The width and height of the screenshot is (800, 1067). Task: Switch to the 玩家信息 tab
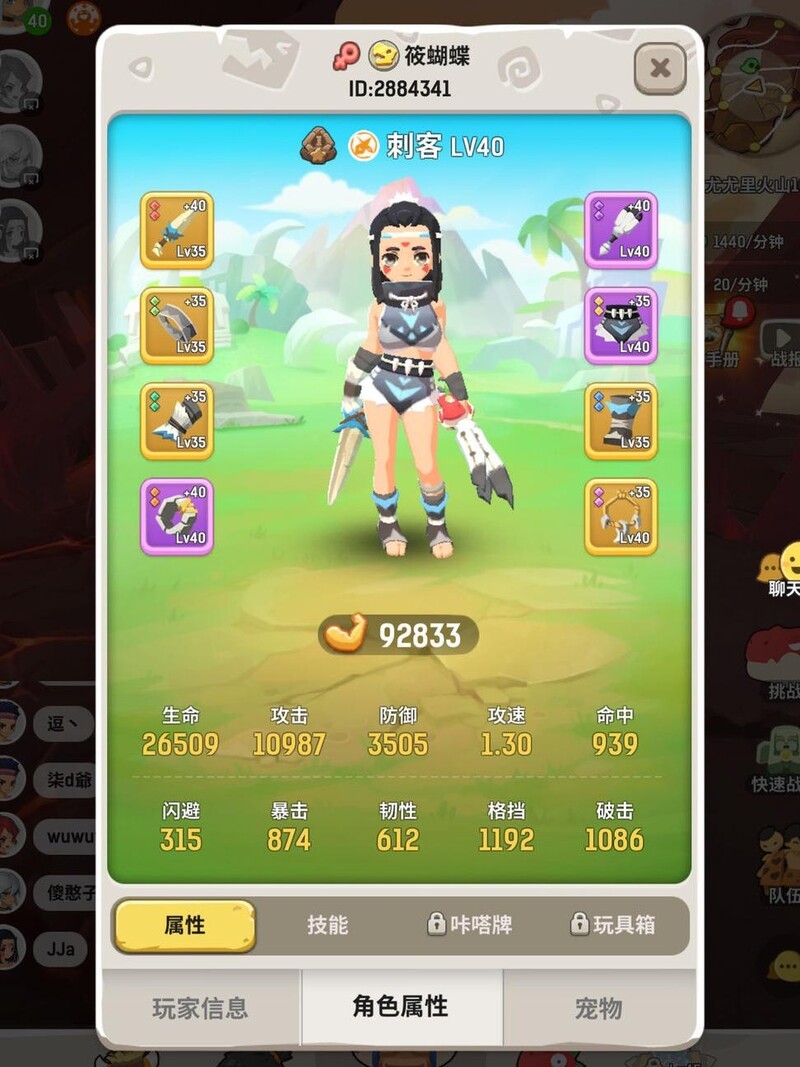[x=200, y=1008]
